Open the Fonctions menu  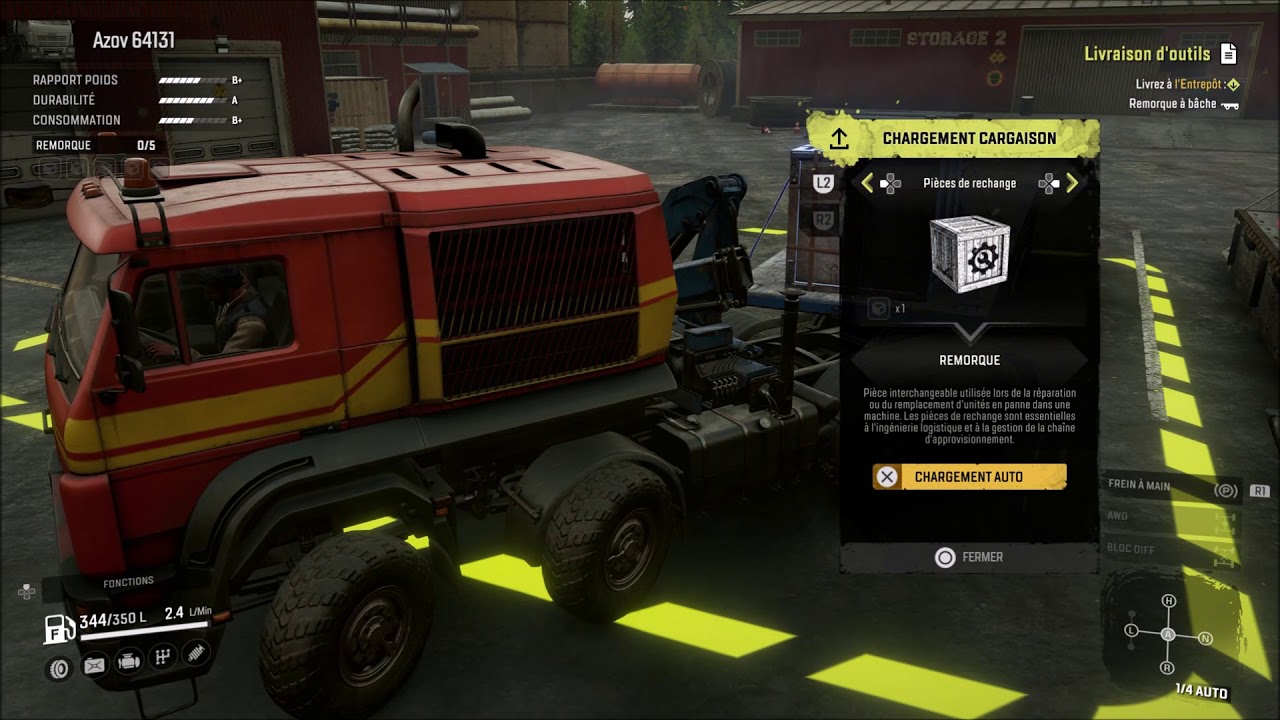pyautogui.click(x=128, y=581)
